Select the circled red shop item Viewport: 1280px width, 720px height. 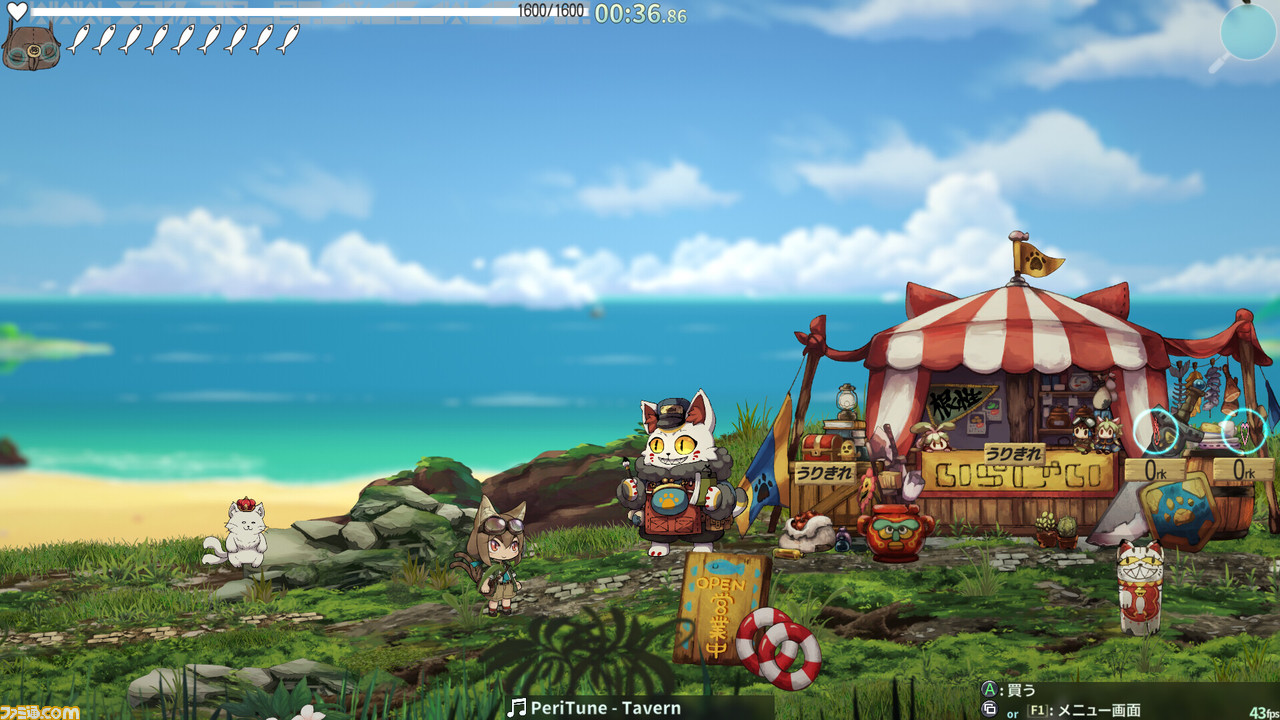1156,431
